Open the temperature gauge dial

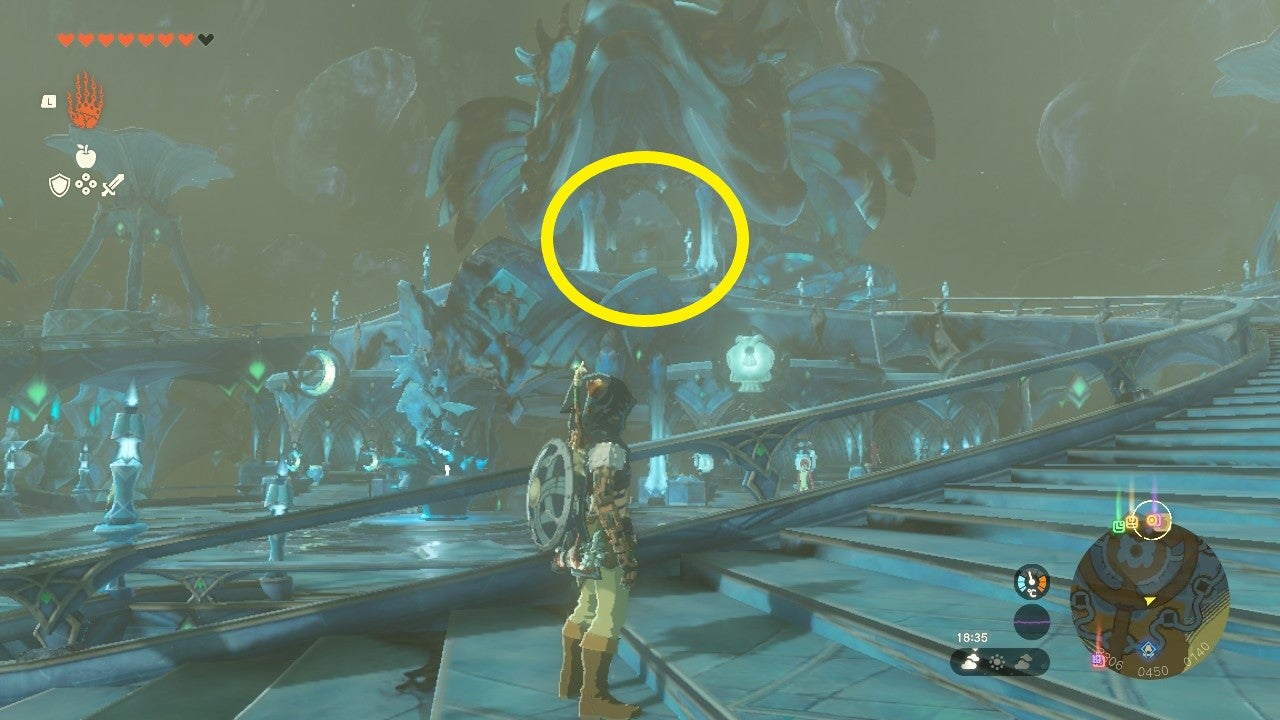1031,579
